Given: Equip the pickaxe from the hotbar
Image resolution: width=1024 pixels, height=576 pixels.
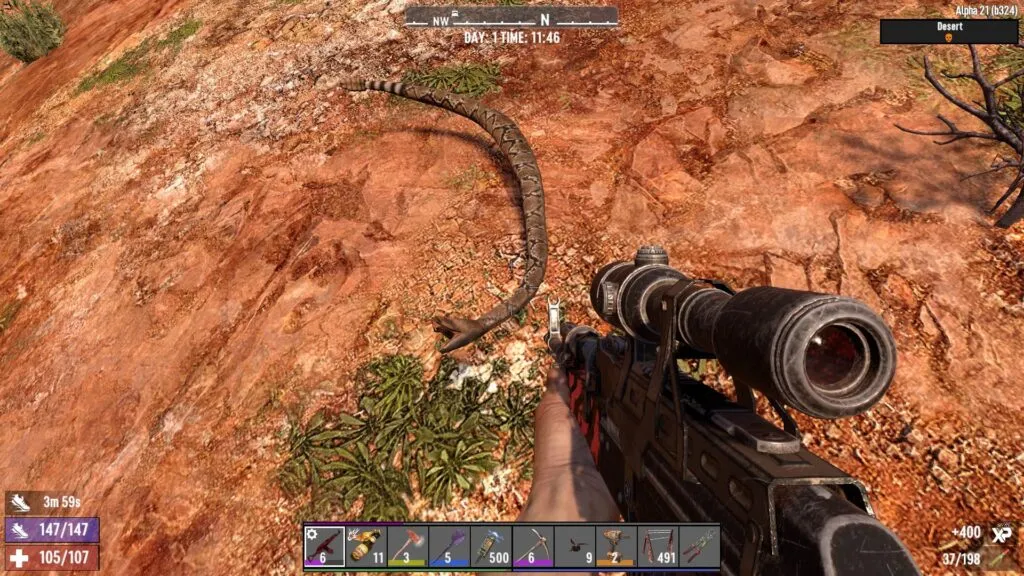Looking at the screenshot, I should pos(532,547).
